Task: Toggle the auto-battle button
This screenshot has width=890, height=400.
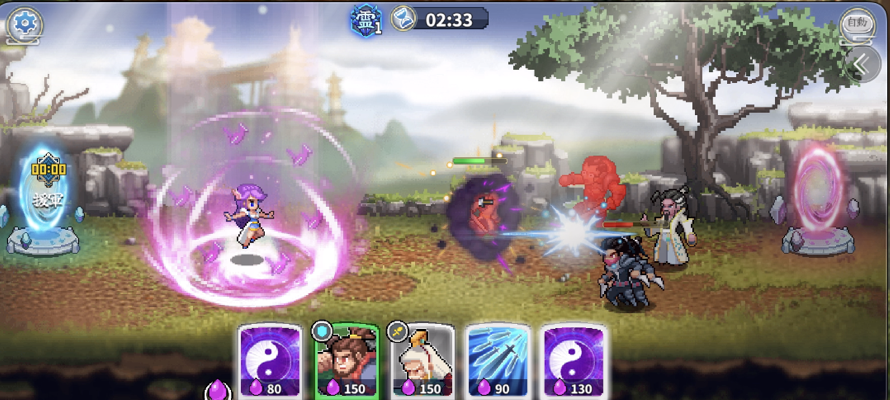Action: (x=856, y=22)
